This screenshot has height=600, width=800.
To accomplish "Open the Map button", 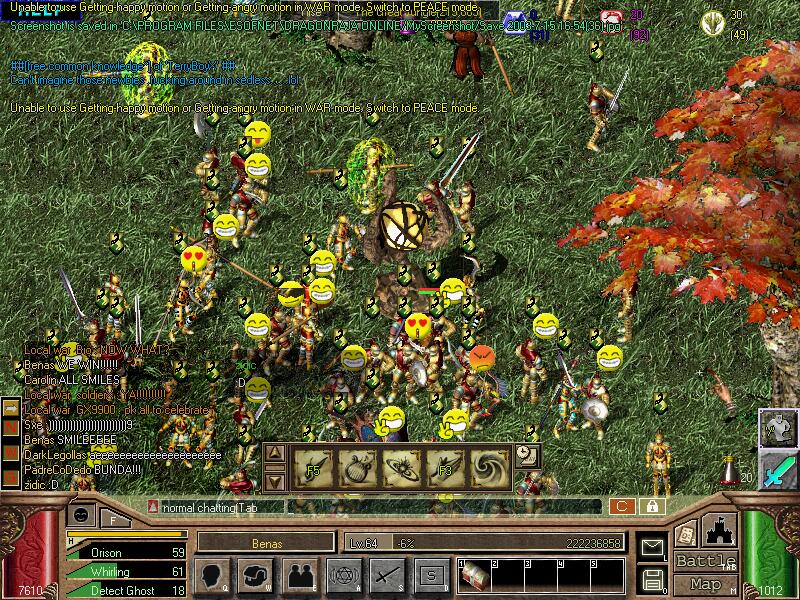I will tap(705, 584).
